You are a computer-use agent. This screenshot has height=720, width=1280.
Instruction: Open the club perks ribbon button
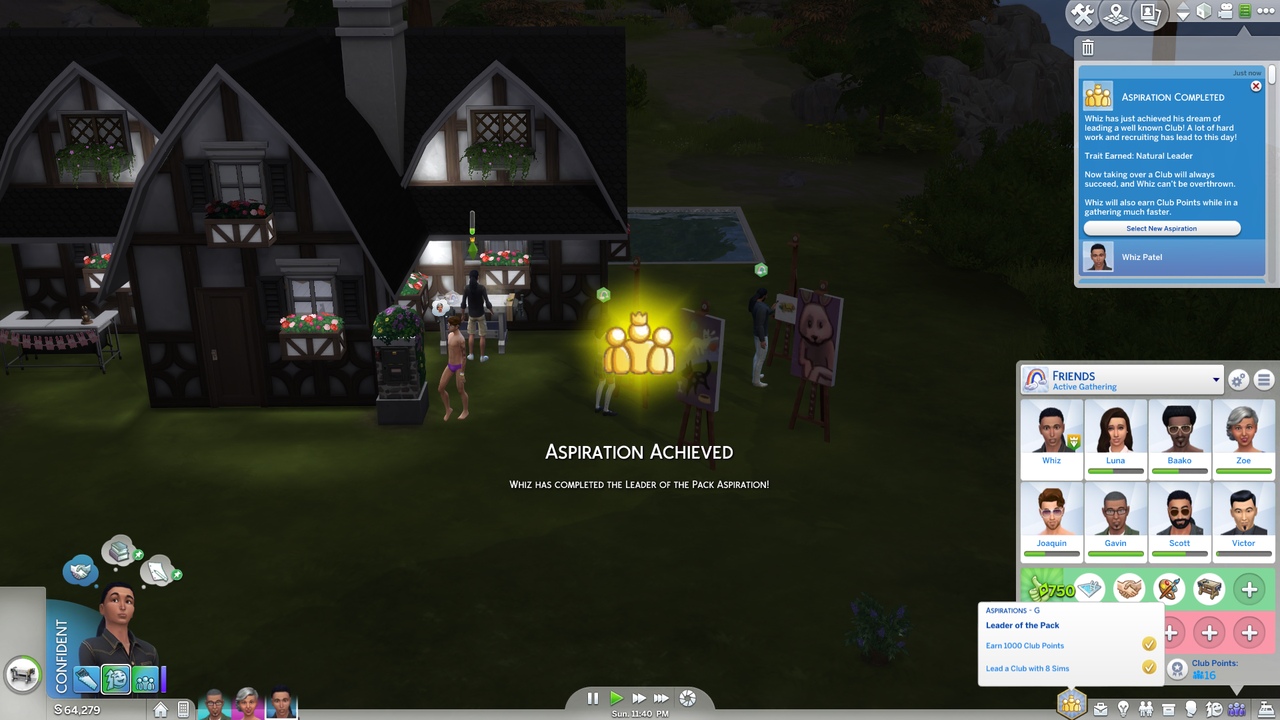pyautogui.click(x=1178, y=669)
